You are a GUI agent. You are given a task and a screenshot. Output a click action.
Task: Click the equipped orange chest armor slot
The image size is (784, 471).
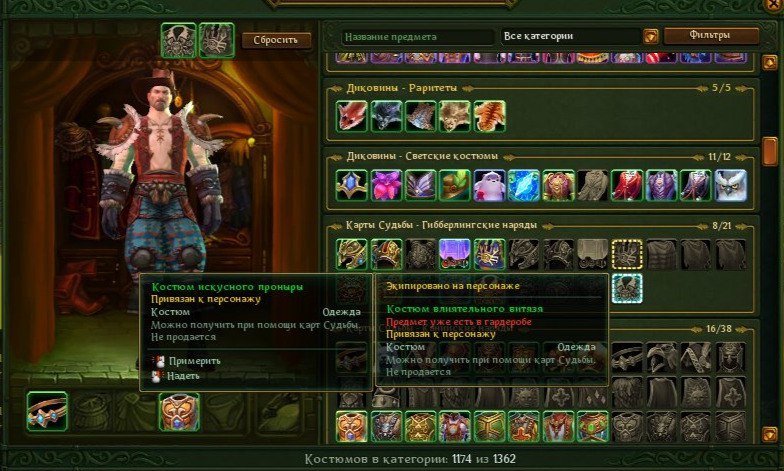click(179, 411)
